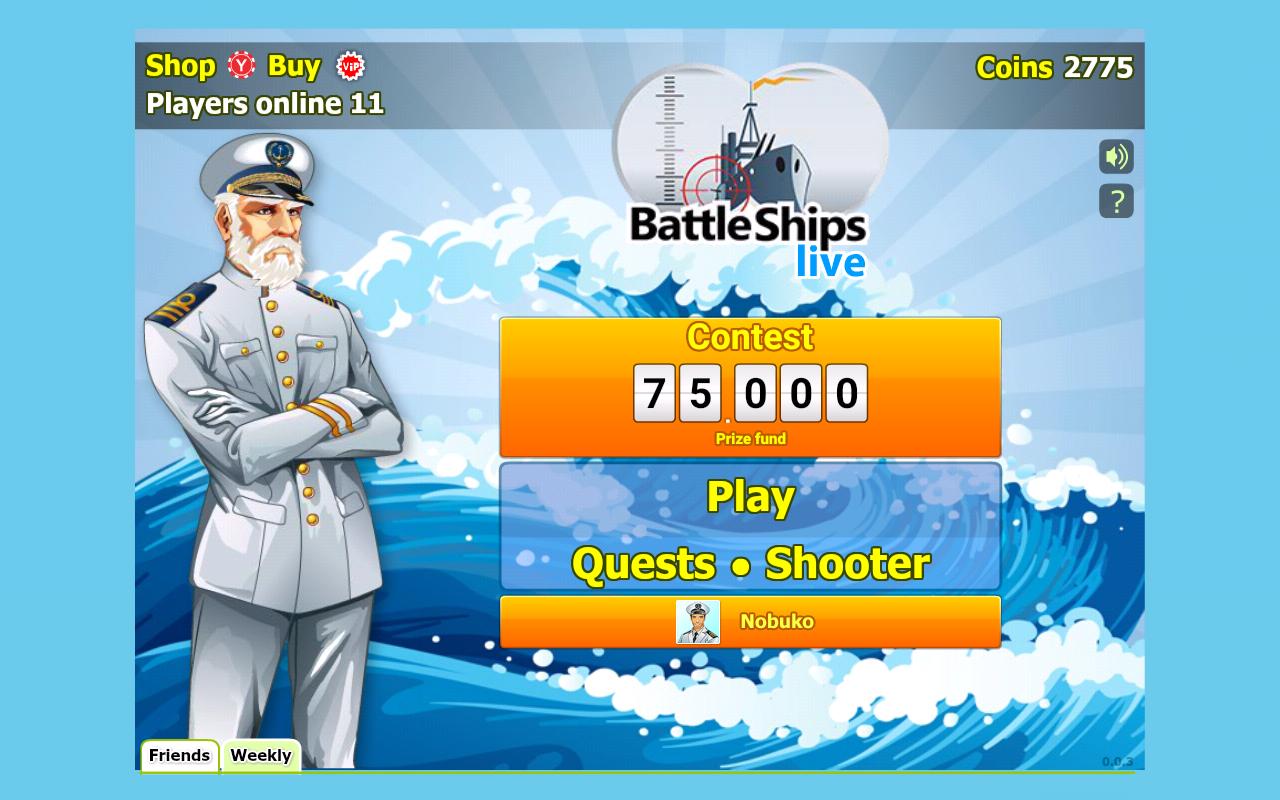Open the Contest prize panel
Viewport: 1280px width, 800px height.
tap(748, 338)
